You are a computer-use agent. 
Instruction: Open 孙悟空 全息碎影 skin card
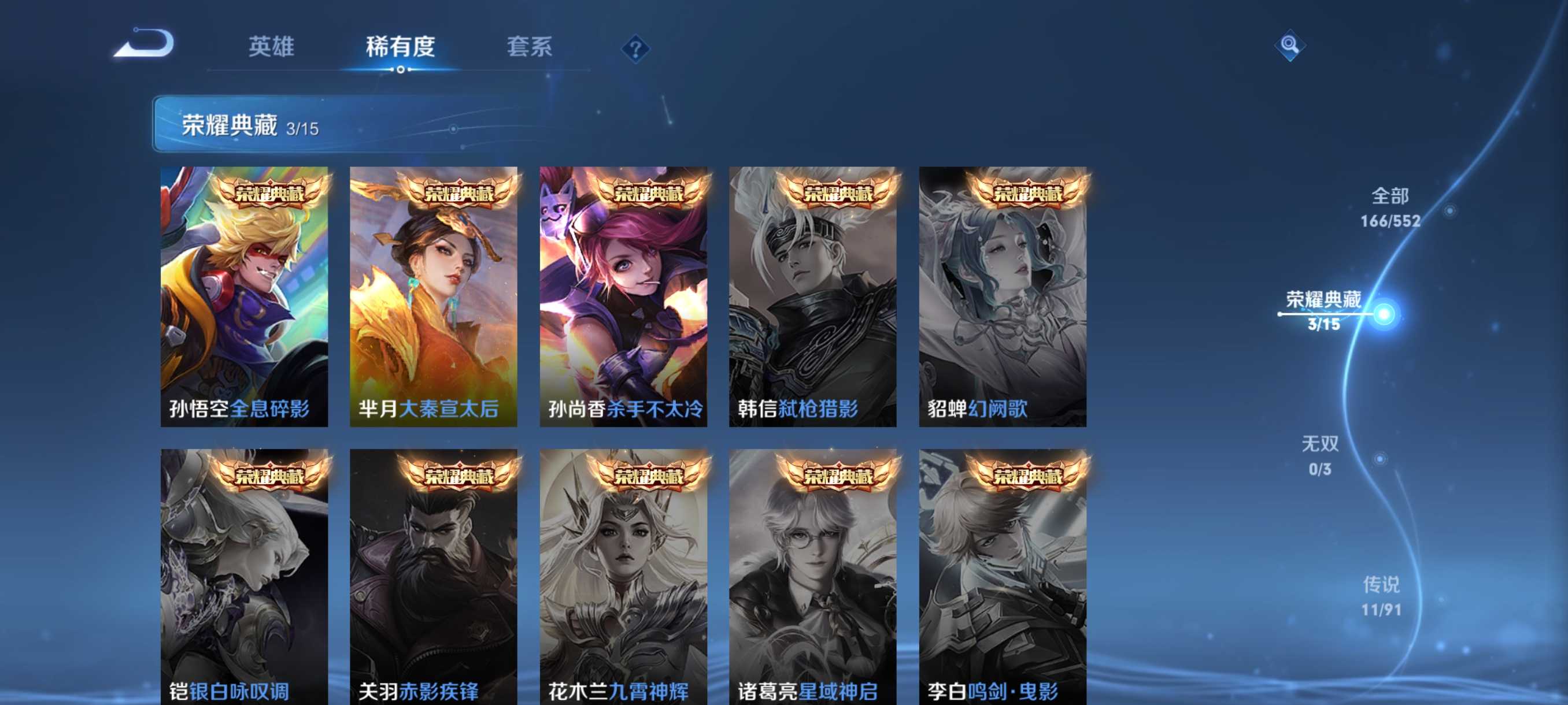coord(245,298)
